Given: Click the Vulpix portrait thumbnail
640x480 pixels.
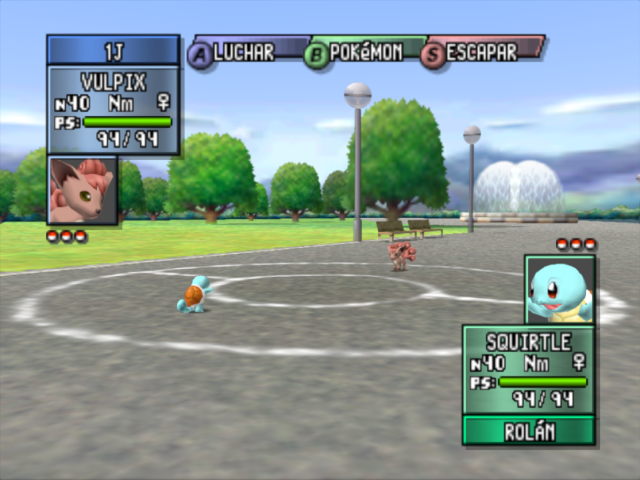Looking at the screenshot, I should (x=82, y=190).
